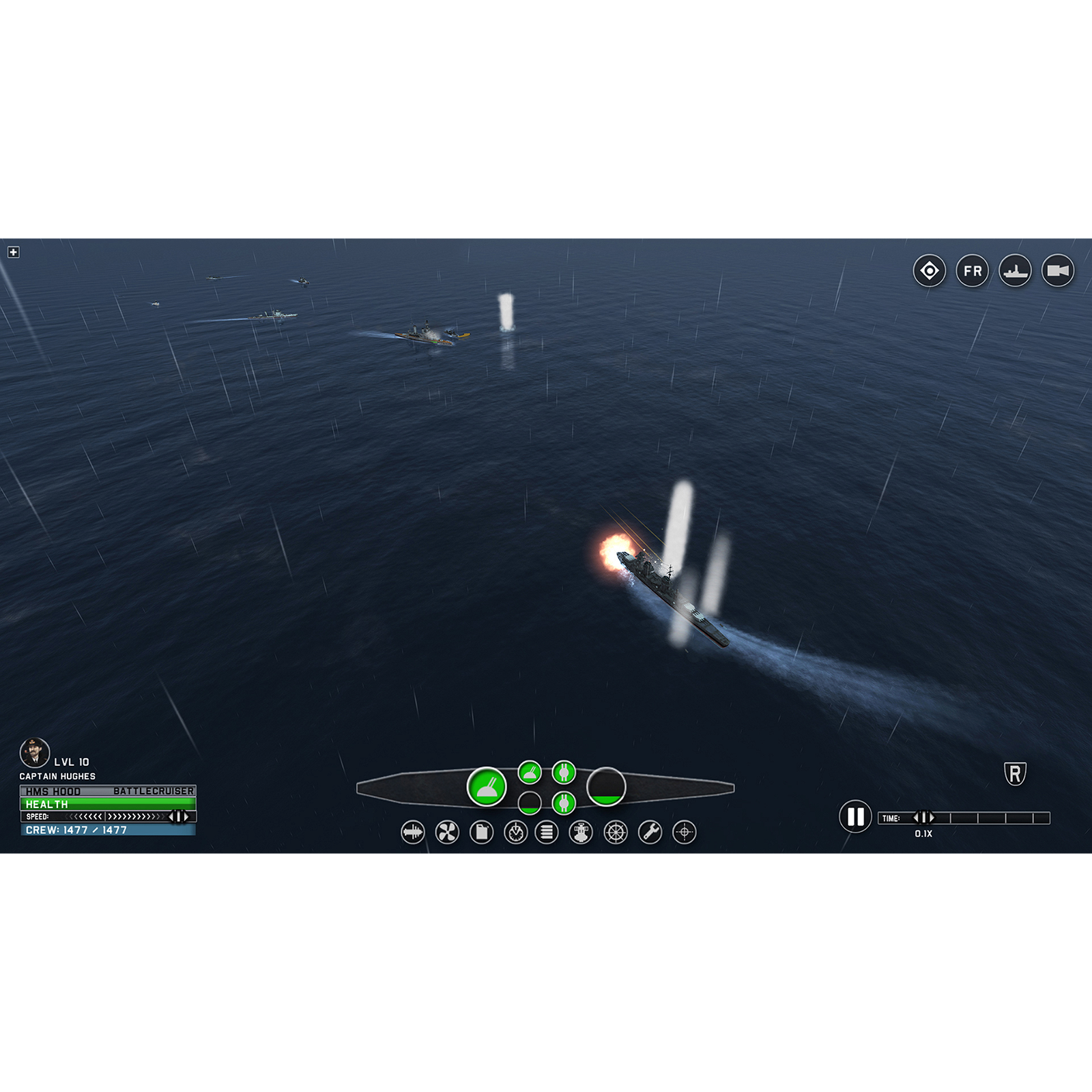Open the damage control fan icon
1092x1092 pixels.
click(x=447, y=833)
